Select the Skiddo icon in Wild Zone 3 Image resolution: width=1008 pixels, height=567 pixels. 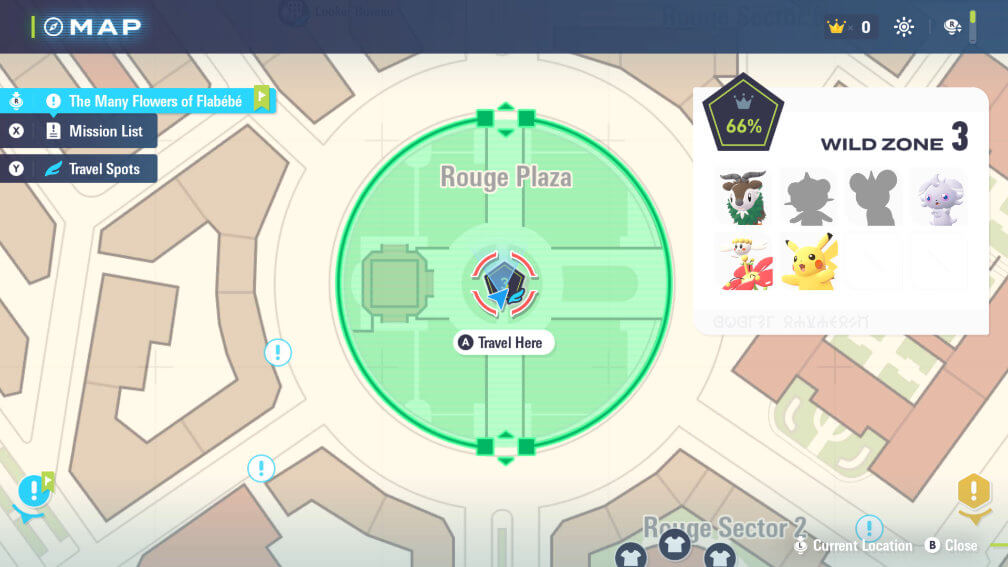(745, 198)
